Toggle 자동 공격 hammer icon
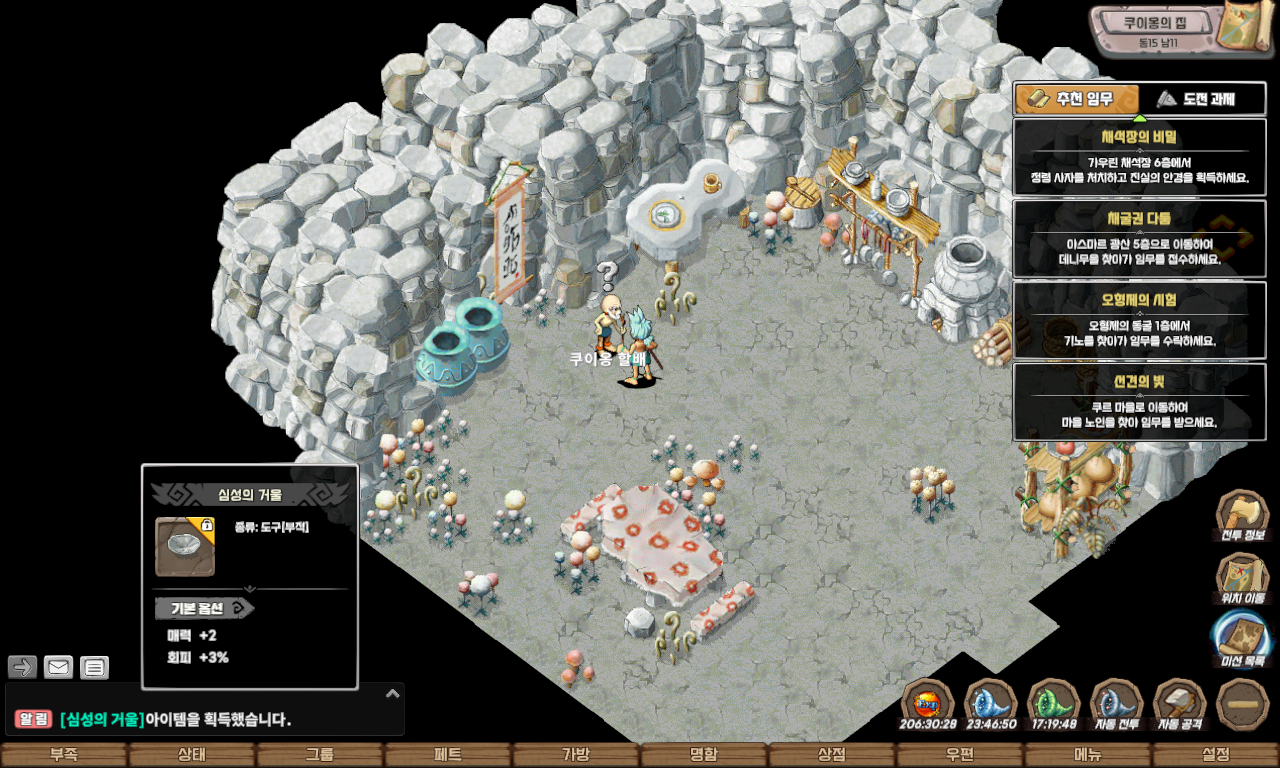Image resolution: width=1280 pixels, height=768 pixels. [1180, 704]
